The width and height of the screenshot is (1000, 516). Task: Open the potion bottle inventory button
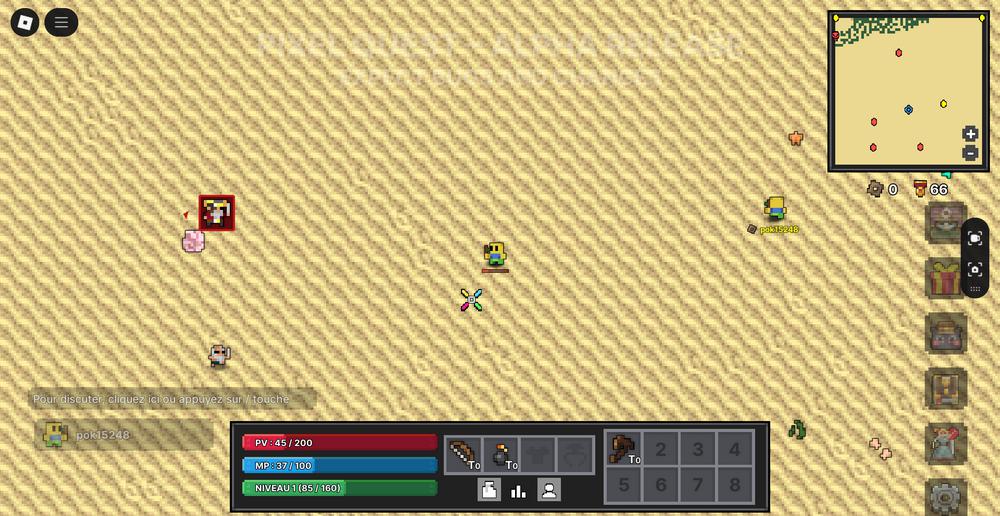(x=489, y=490)
